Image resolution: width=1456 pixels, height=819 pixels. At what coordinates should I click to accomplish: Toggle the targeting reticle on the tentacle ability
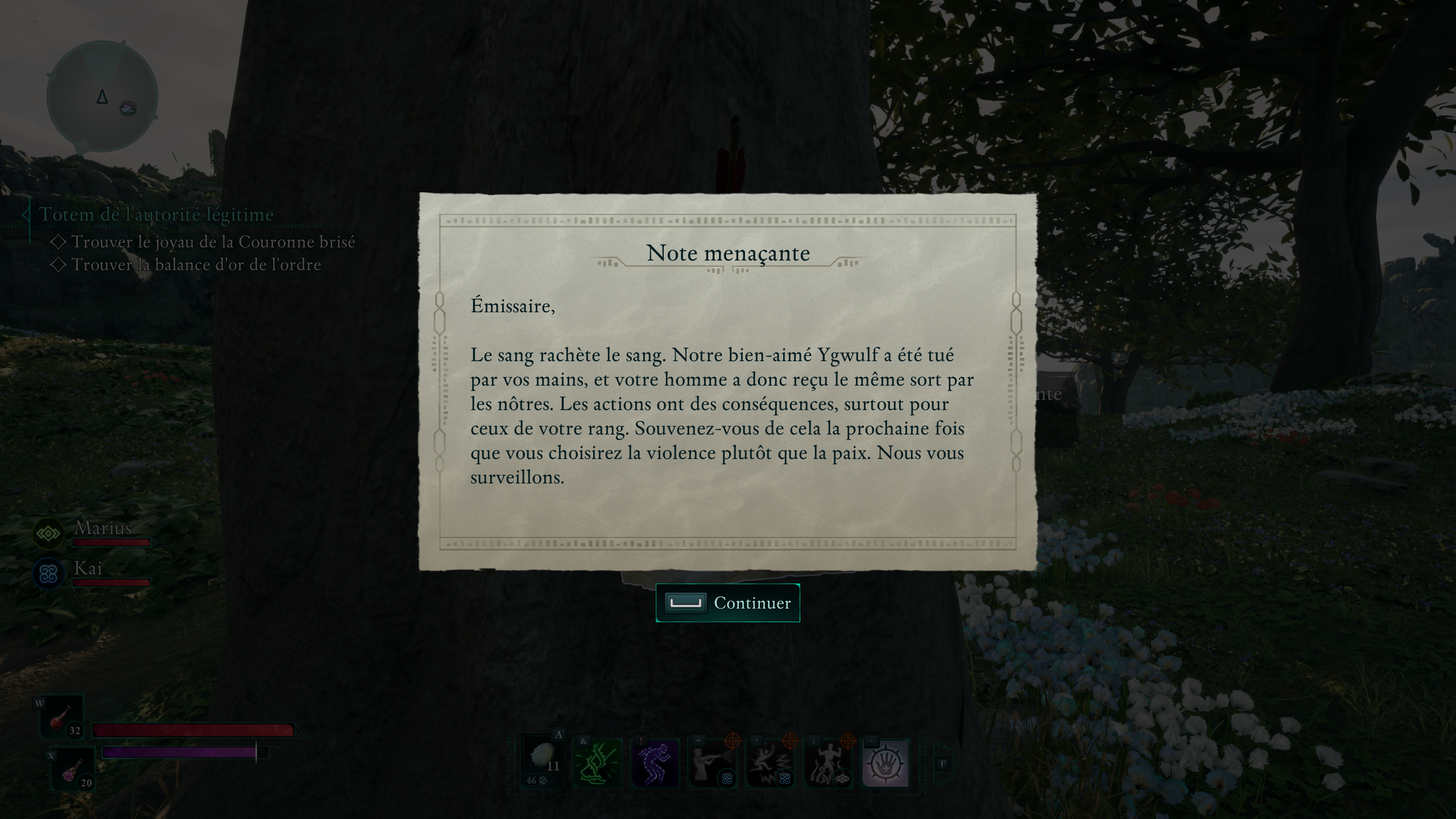(x=849, y=742)
